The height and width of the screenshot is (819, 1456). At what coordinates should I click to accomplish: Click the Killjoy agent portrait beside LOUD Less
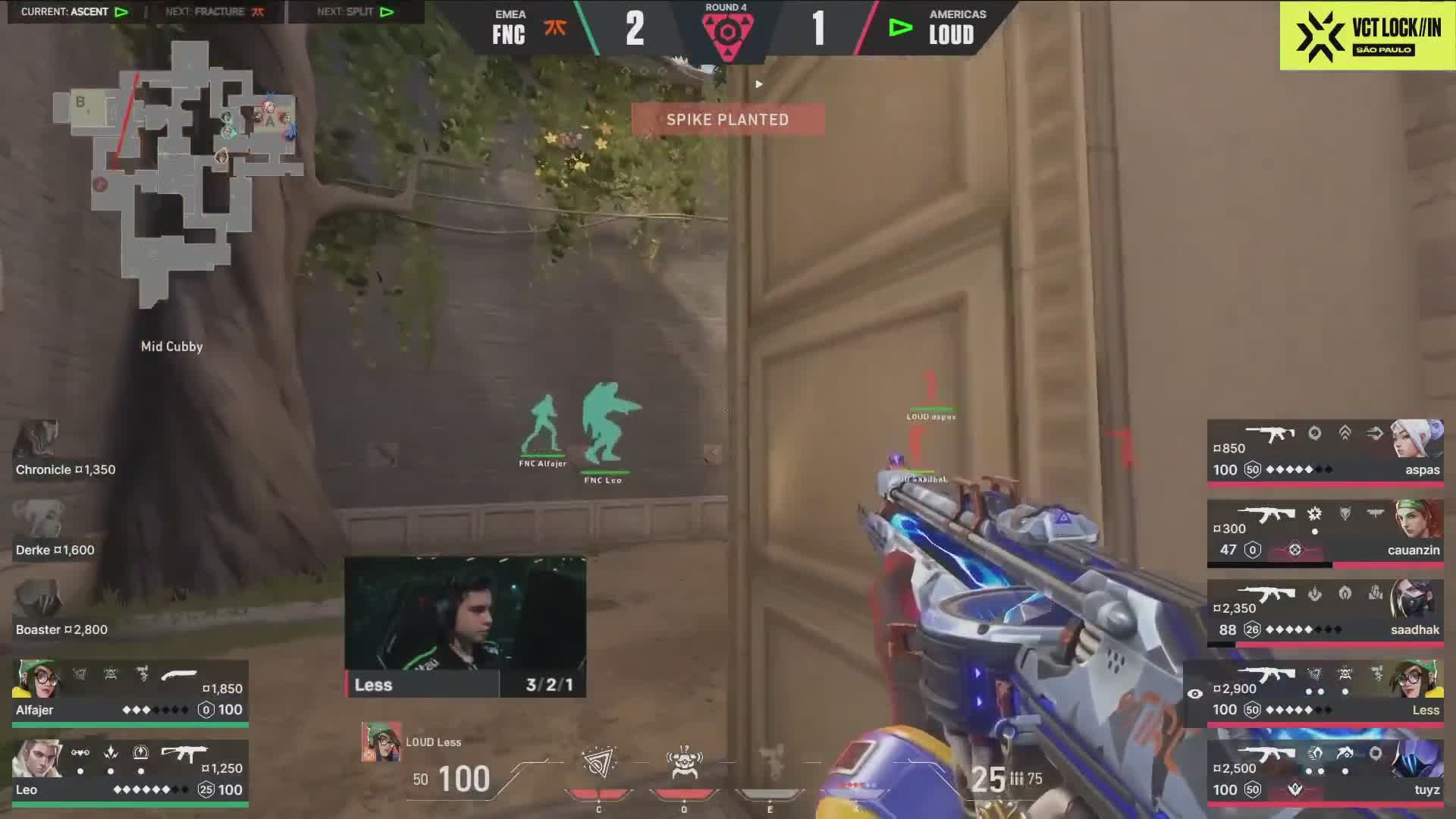coord(381,742)
